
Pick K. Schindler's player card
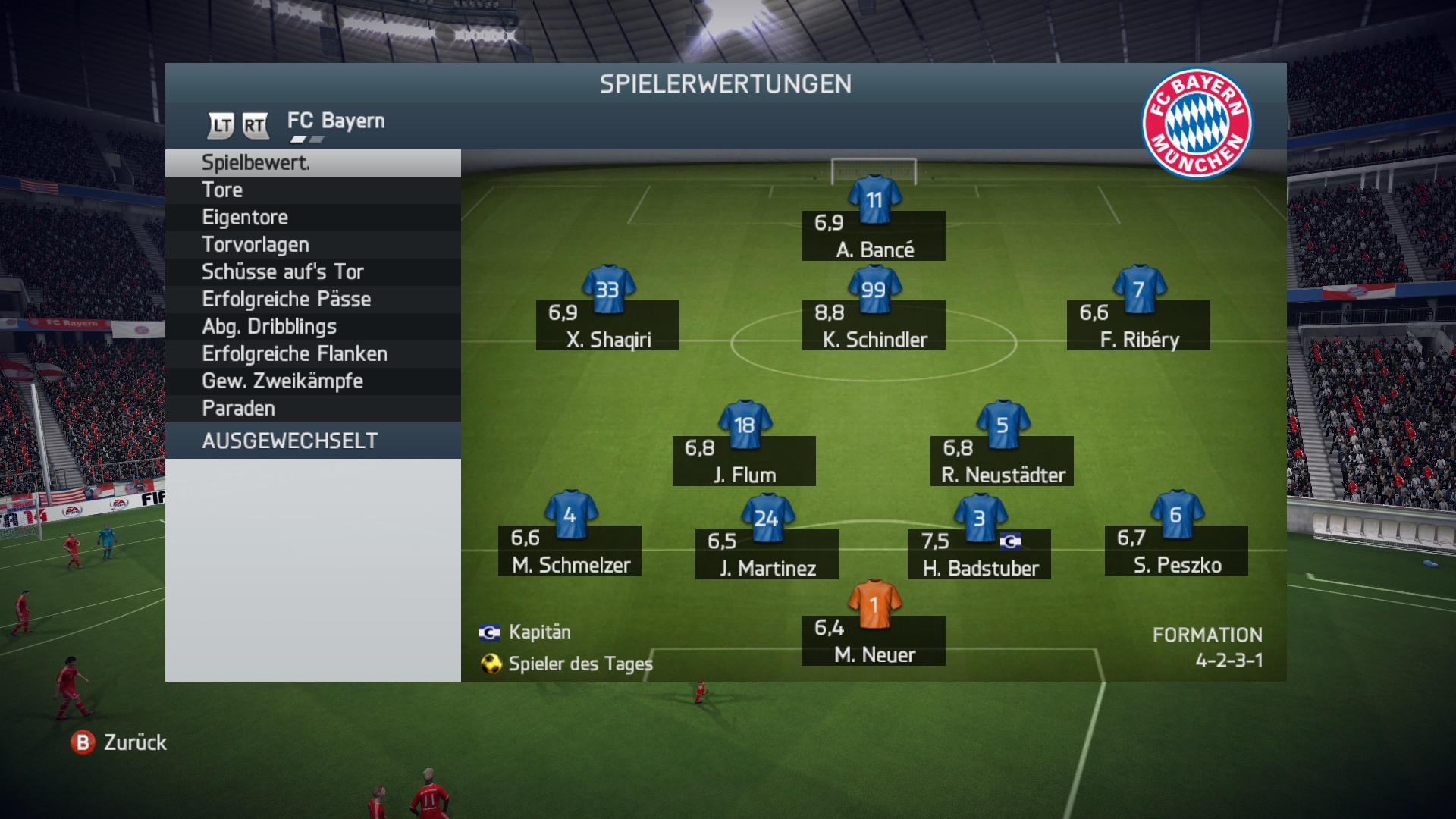click(x=874, y=325)
